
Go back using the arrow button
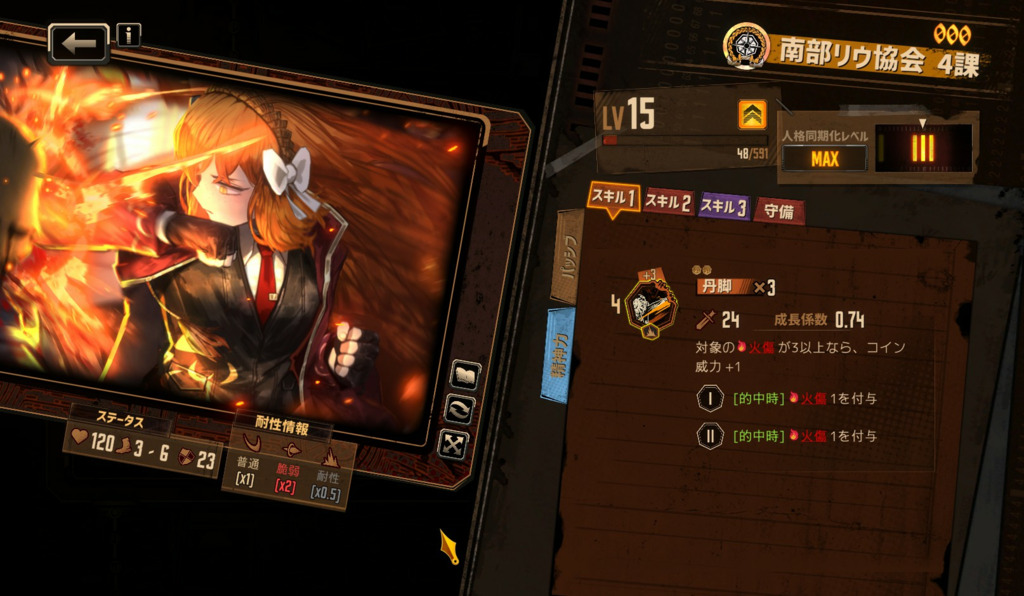coord(78,43)
